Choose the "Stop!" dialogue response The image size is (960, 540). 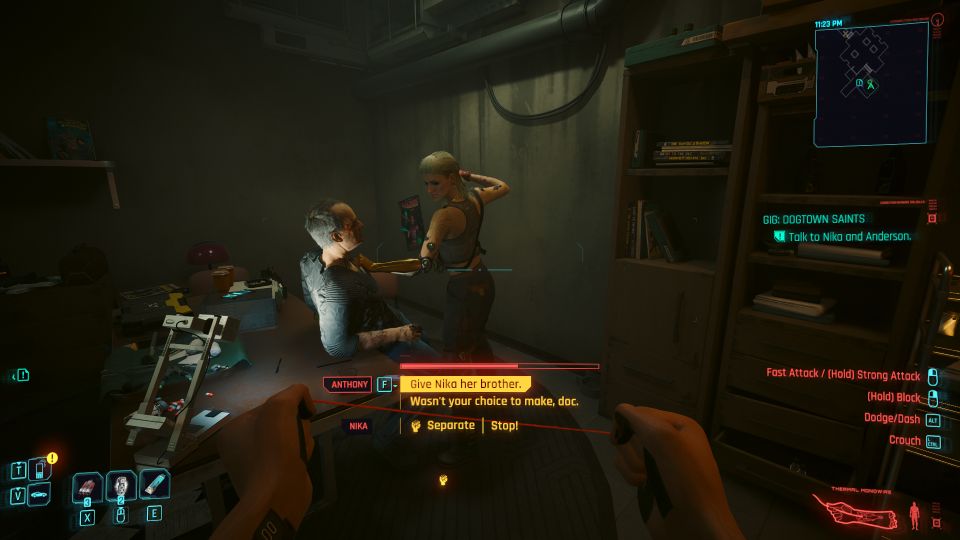[504, 426]
